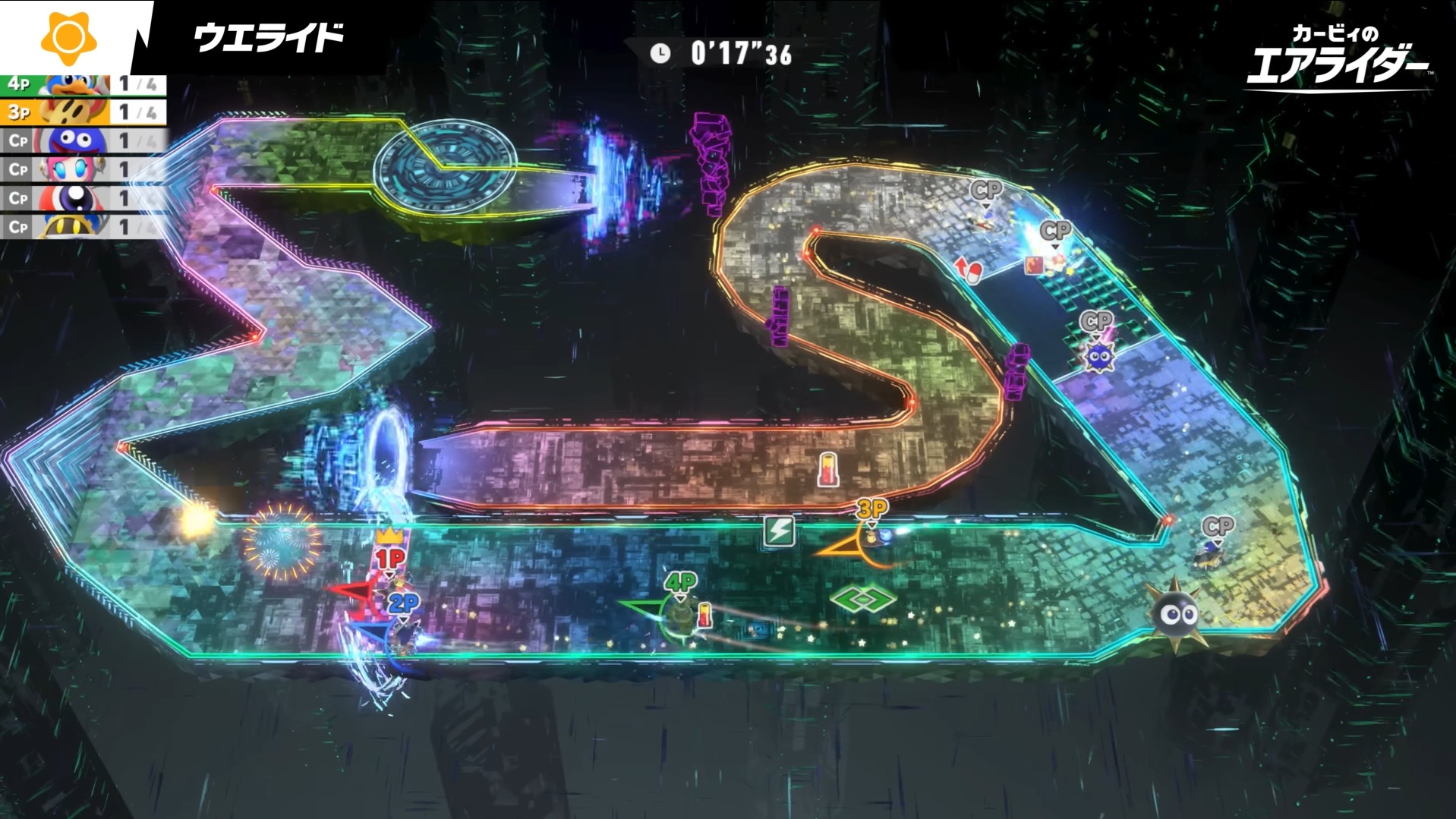
Task: Choose Magolor's CP ranking row
Action: click(x=82, y=226)
